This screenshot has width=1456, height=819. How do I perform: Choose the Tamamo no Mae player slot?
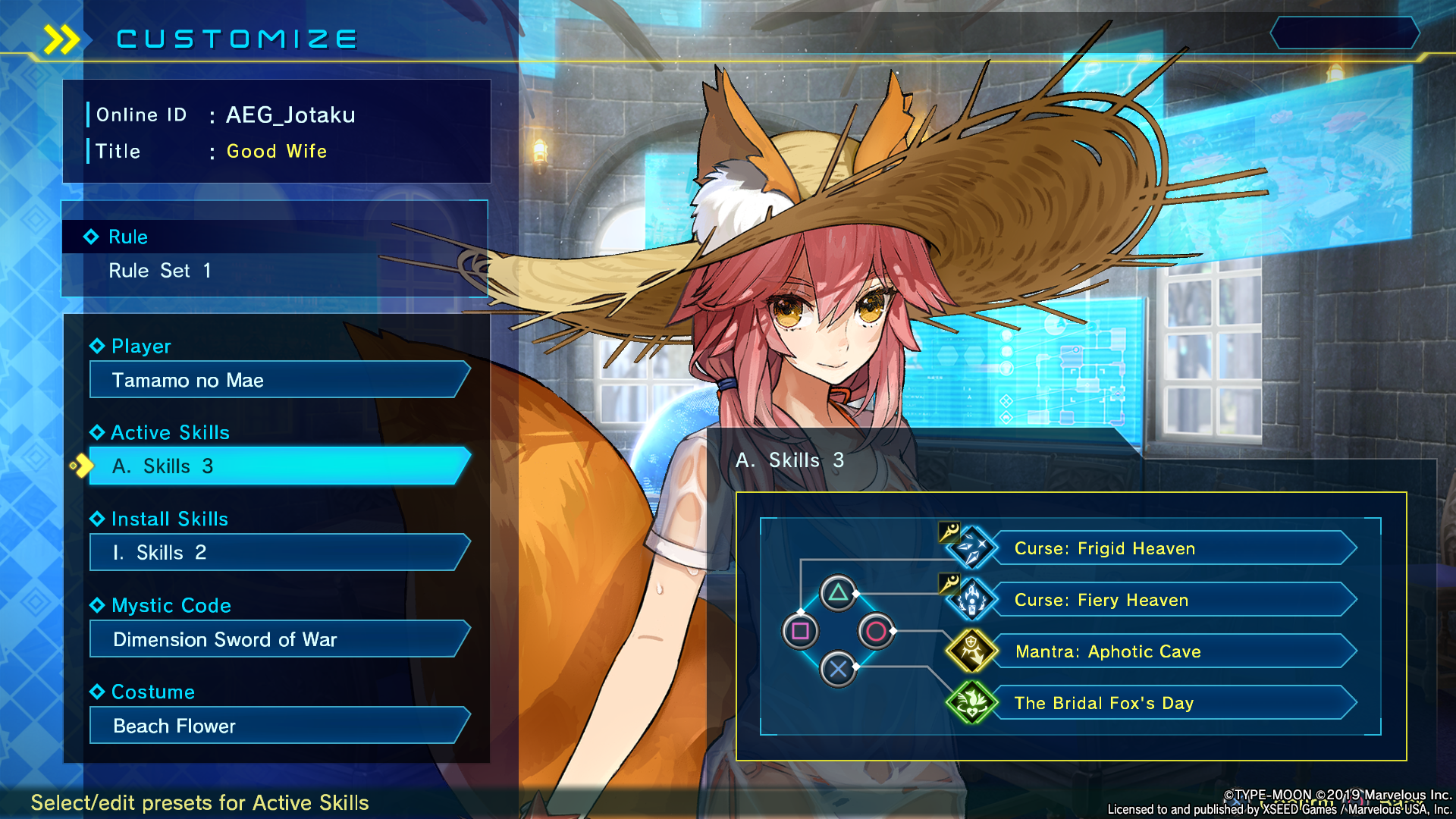click(x=278, y=380)
